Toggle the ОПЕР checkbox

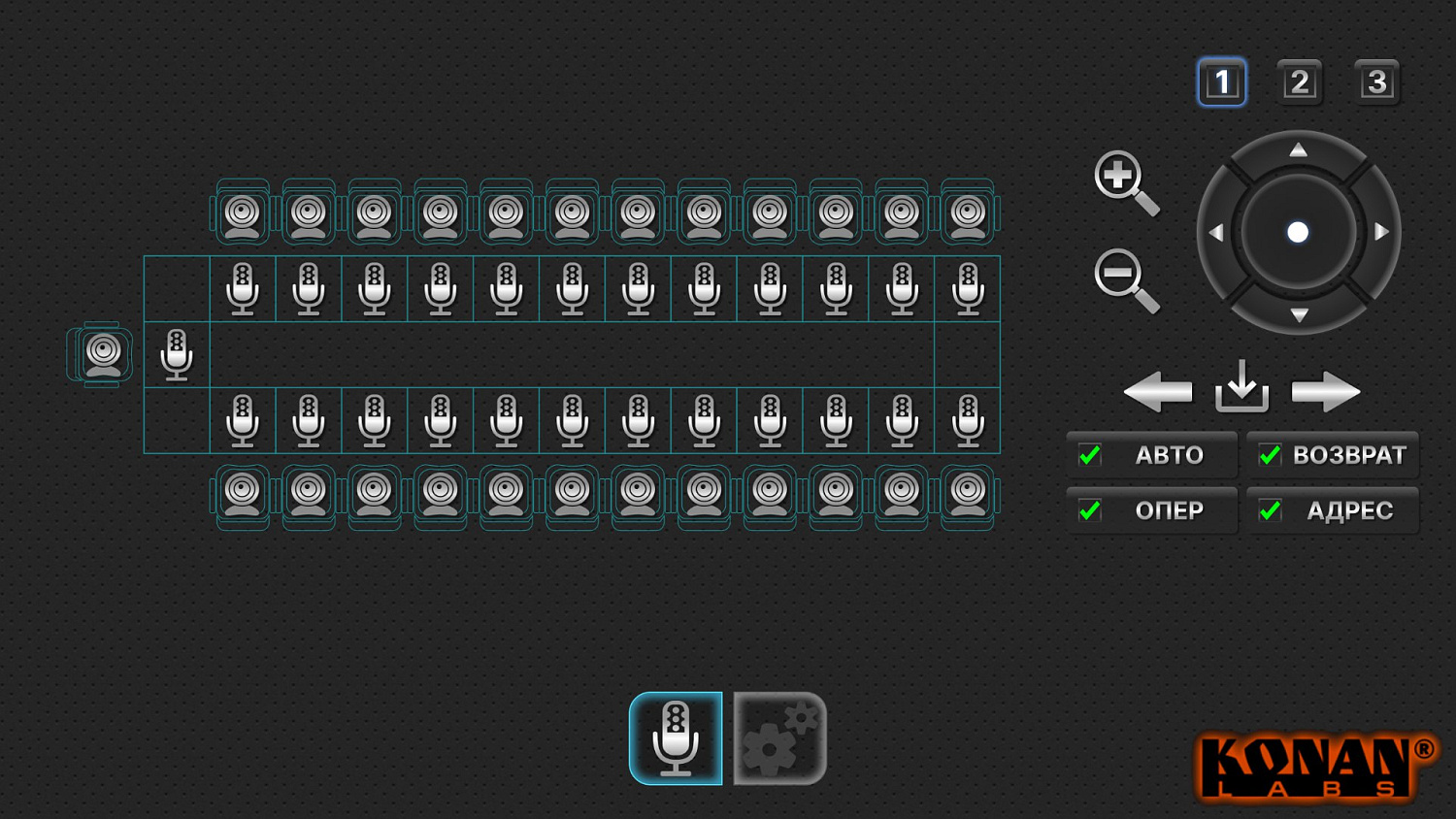(1090, 510)
